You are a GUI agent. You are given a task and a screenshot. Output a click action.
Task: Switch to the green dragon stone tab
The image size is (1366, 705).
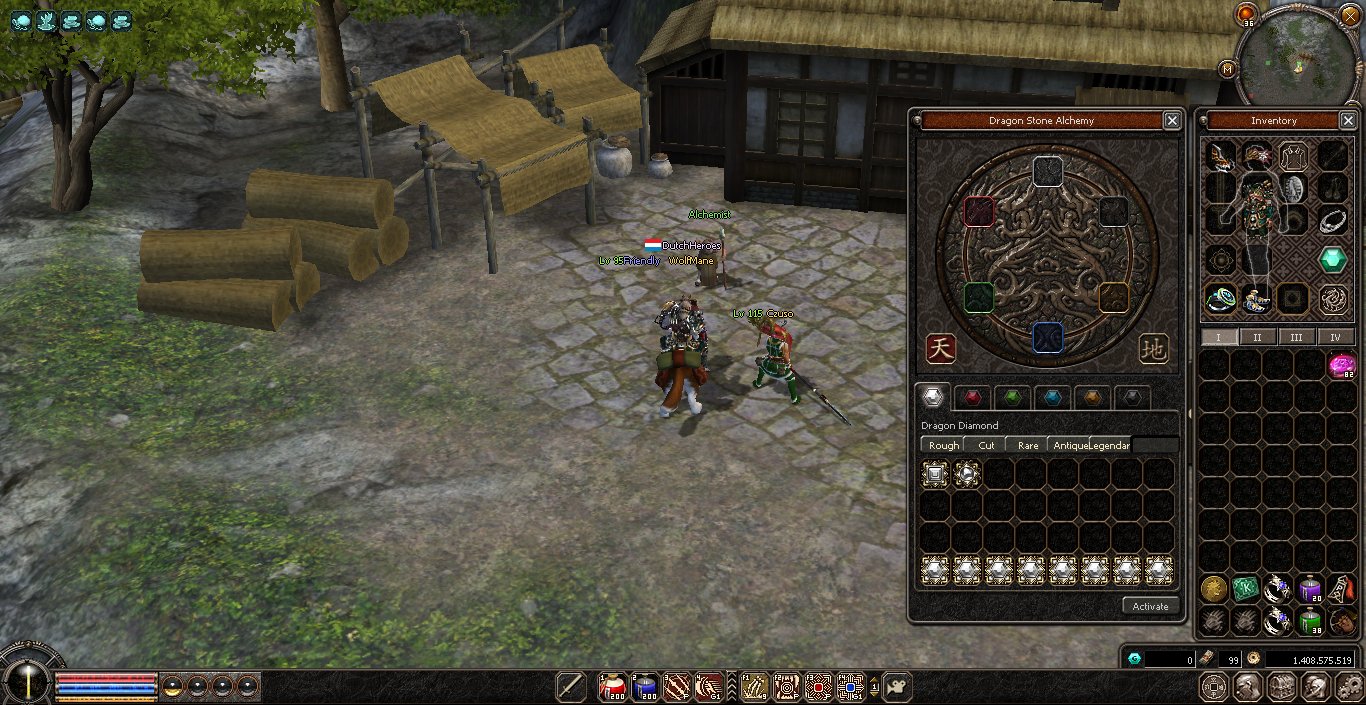[x=1013, y=397]
